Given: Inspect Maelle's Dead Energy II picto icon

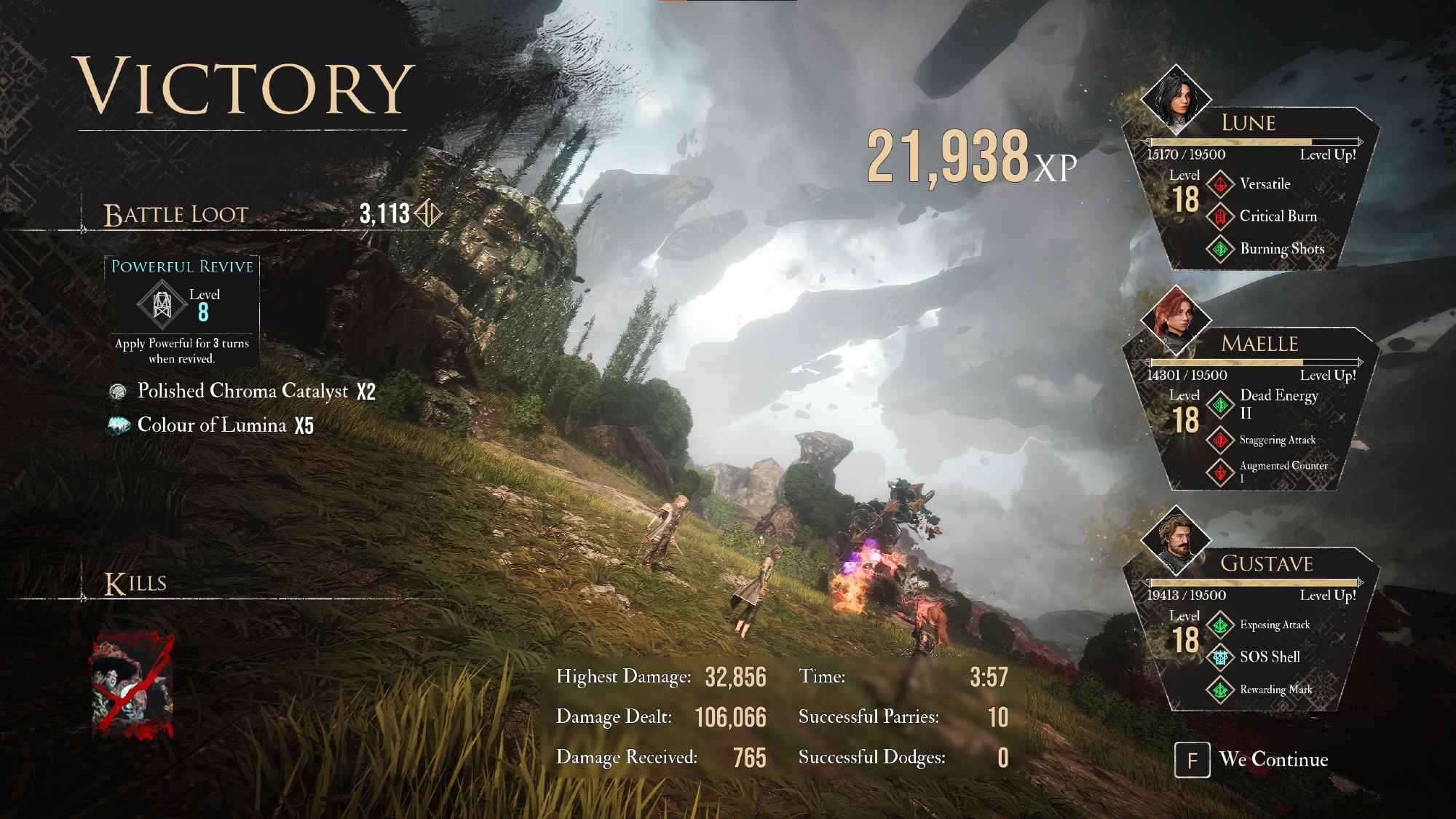Looking at the screenshot, I should point(1221,404).
